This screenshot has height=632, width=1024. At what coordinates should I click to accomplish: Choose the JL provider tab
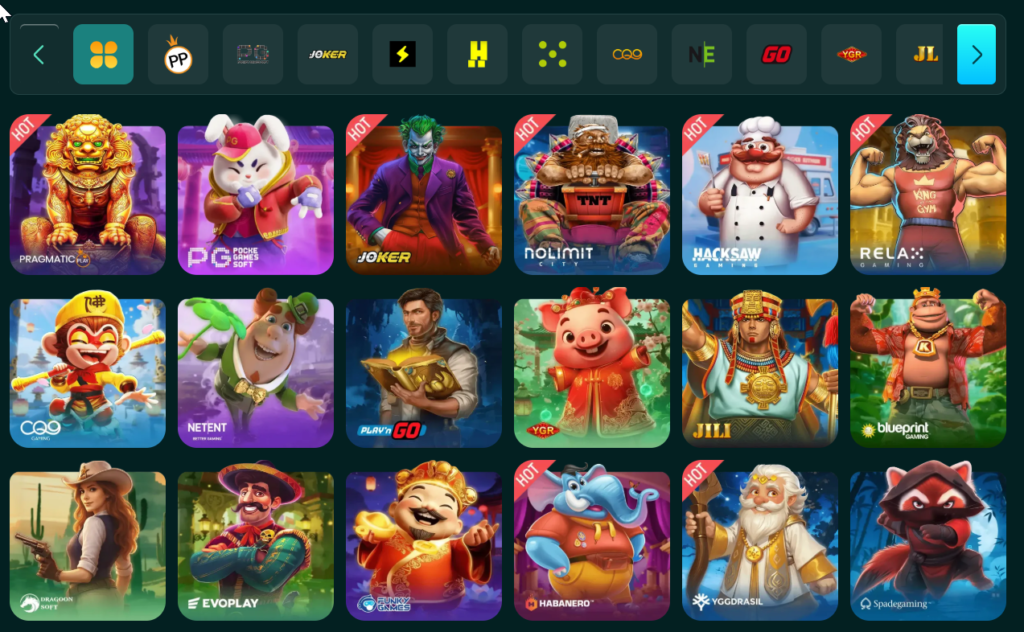point(926,54)
